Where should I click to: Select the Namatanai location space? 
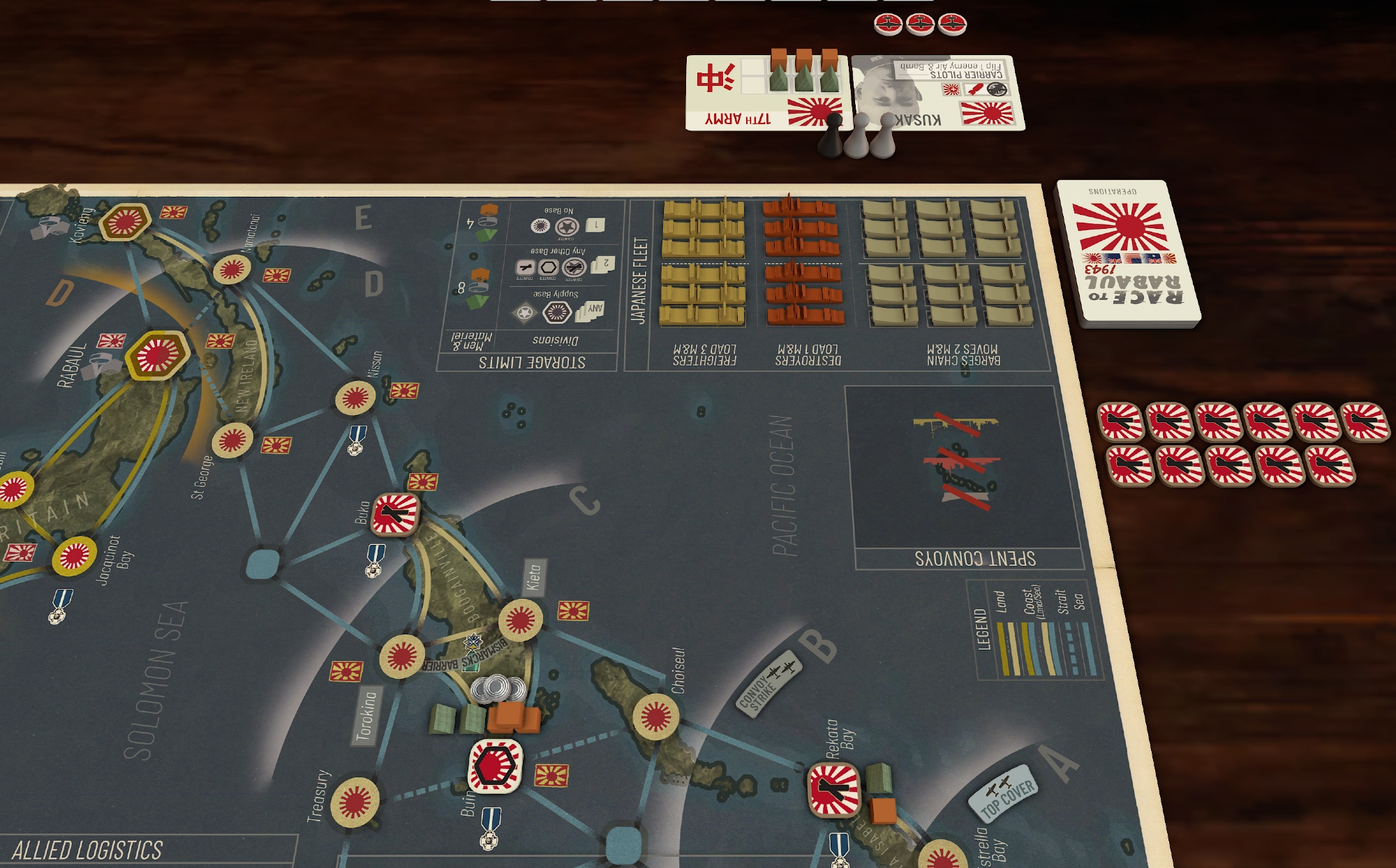click(x=232, y=269)
